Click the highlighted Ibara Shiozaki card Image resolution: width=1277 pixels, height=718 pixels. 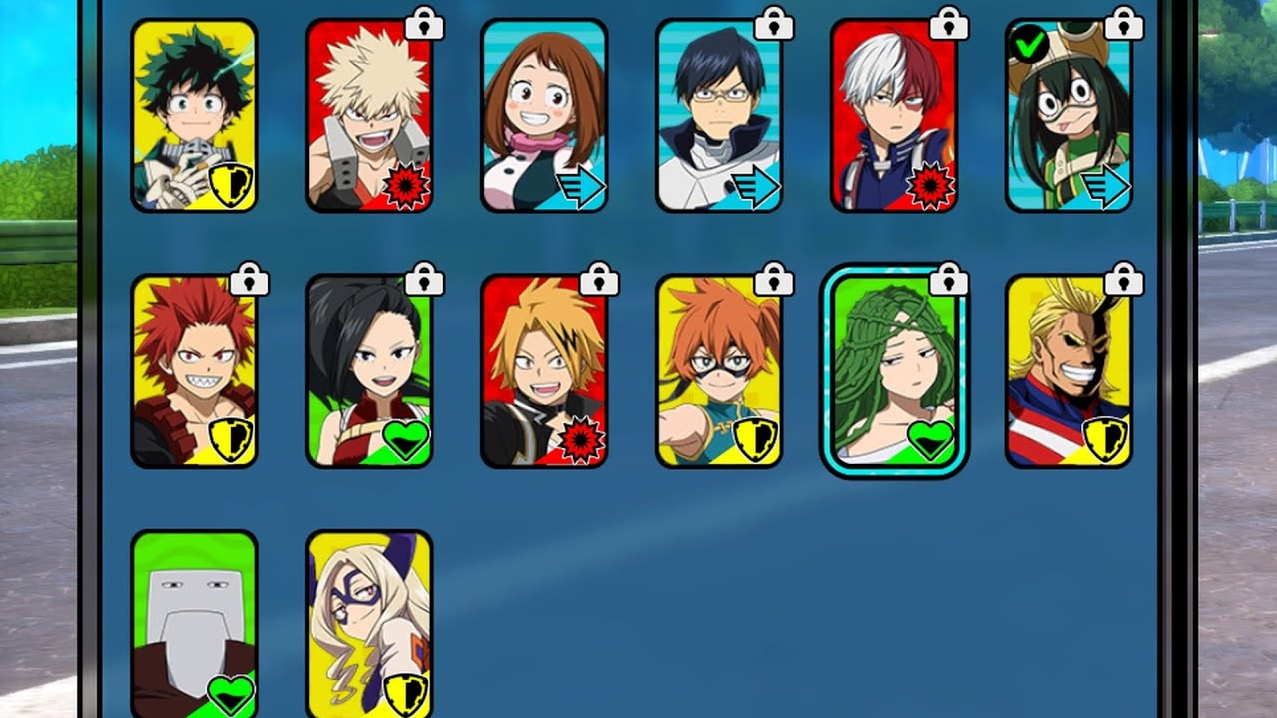pyautogui.click(x=893, y=371)
